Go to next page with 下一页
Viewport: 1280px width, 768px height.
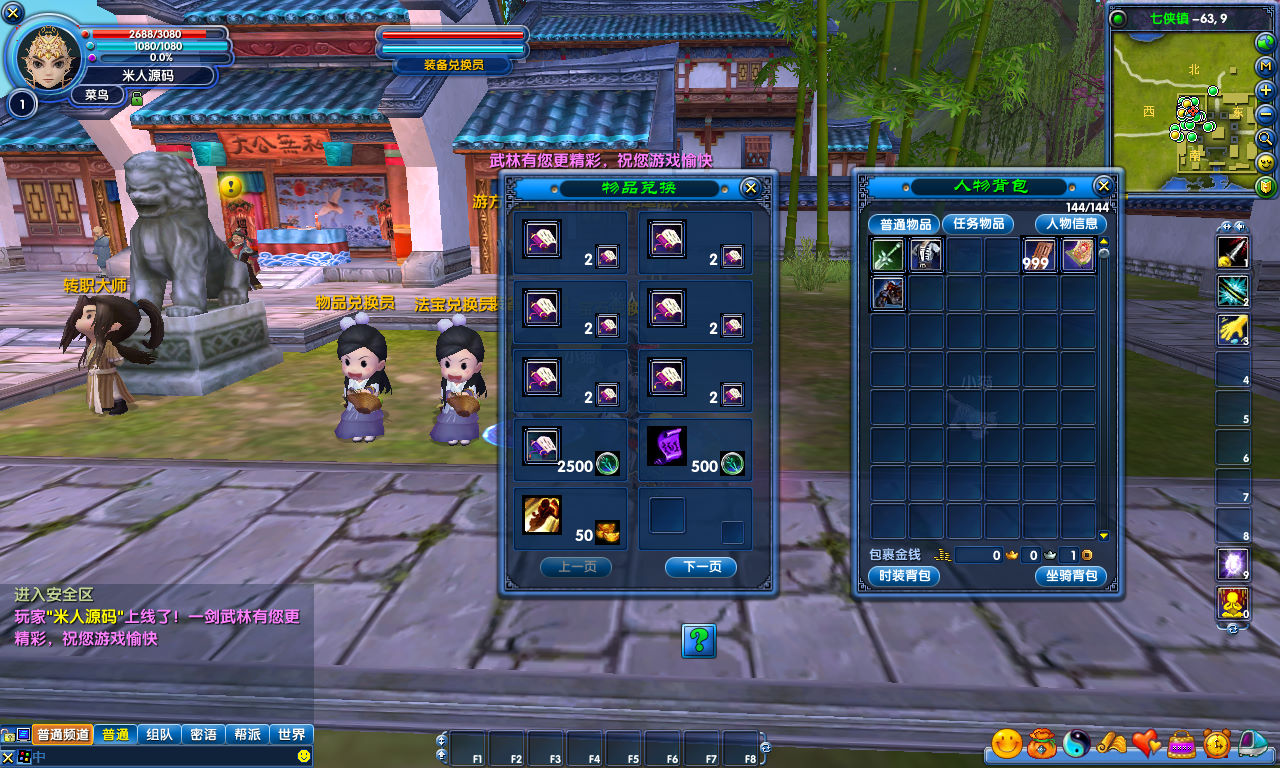click(x=701, y=567)
